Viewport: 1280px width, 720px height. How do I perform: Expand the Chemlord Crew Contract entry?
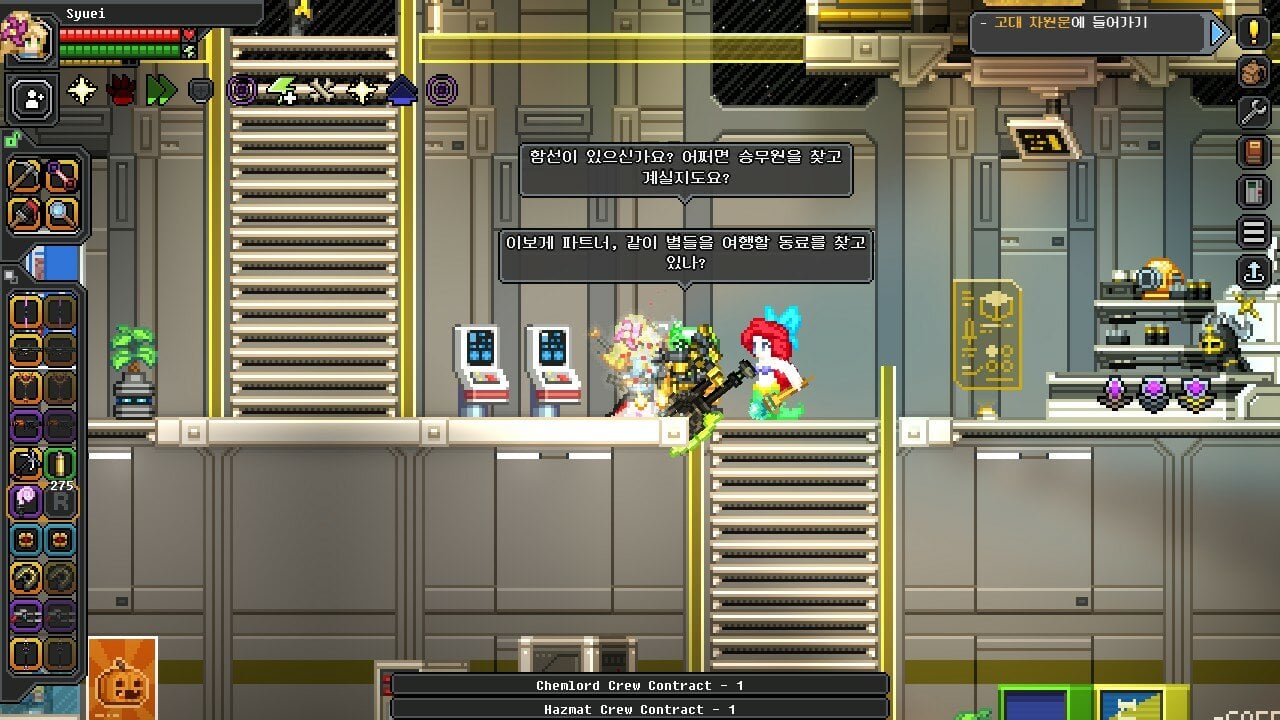pyautogui.click(x=640, y=686)
